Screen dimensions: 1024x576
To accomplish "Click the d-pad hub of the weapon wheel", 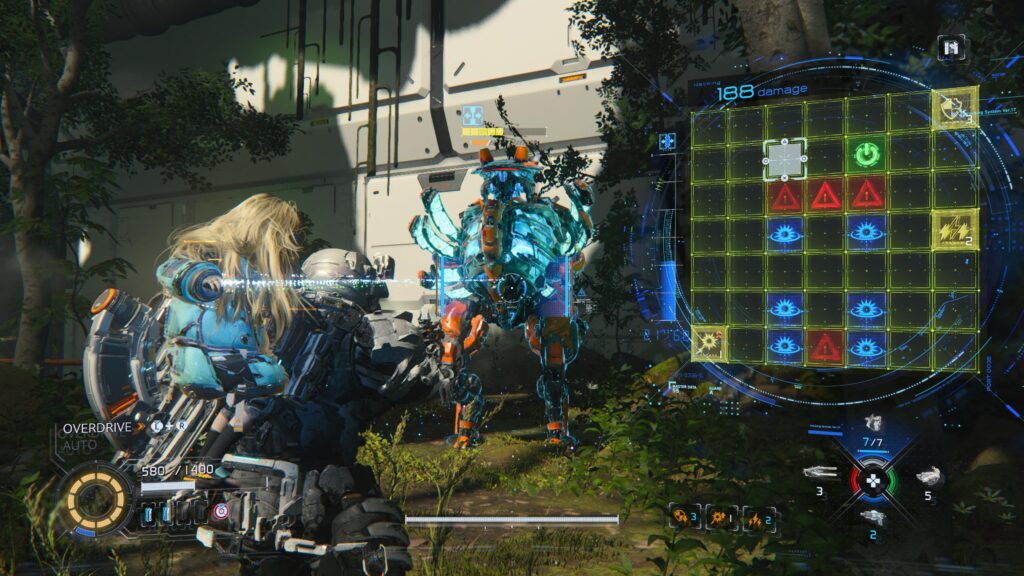I will point(873,478).
